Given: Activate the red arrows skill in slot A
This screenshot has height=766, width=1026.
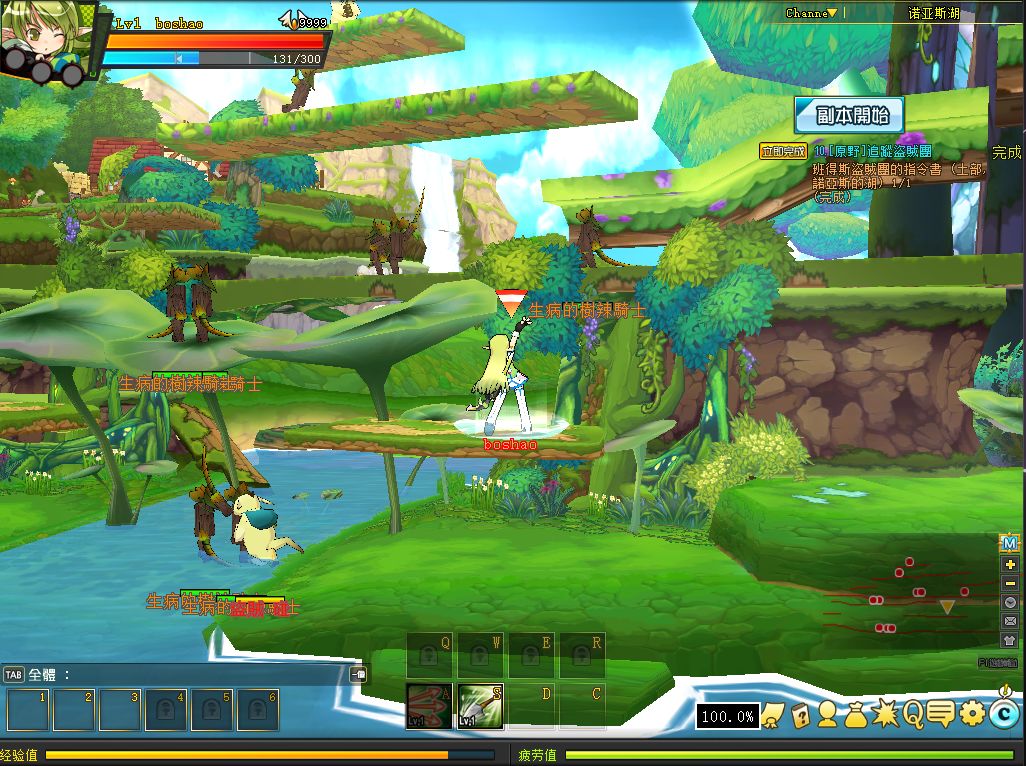Looking at the screenshot, I should pos(429,706).
